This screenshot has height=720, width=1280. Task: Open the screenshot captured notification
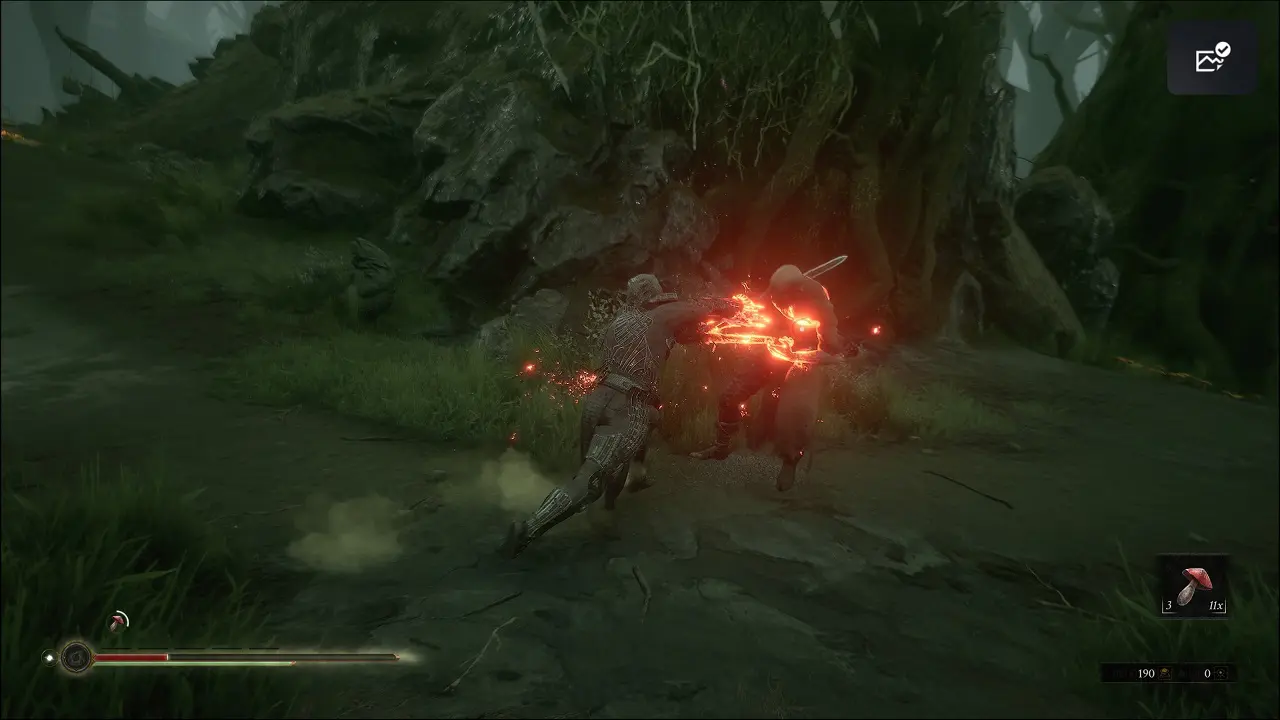[x=1212, y=58]
